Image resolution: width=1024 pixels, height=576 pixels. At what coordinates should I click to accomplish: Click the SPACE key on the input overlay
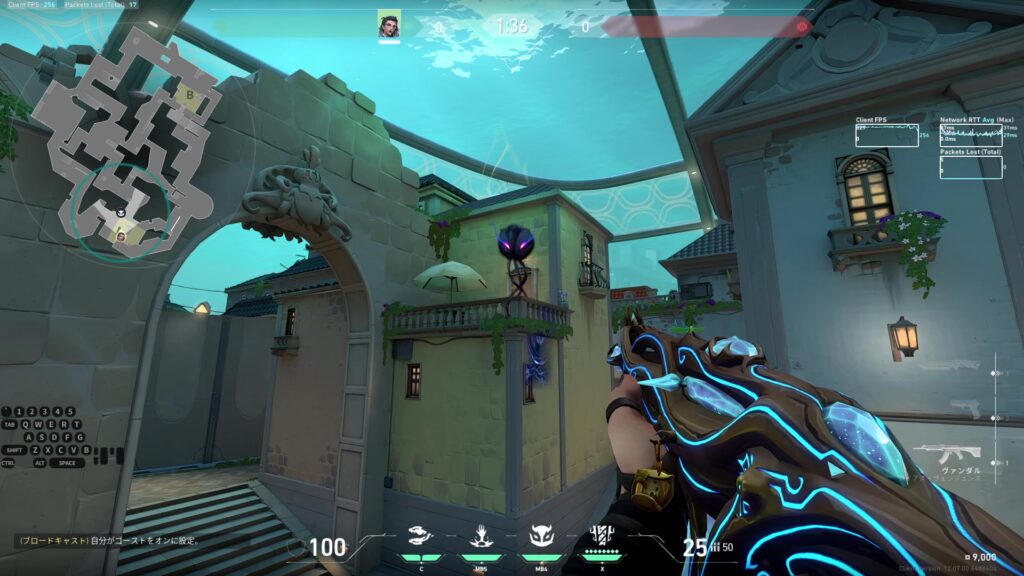(x=67, y=463)
